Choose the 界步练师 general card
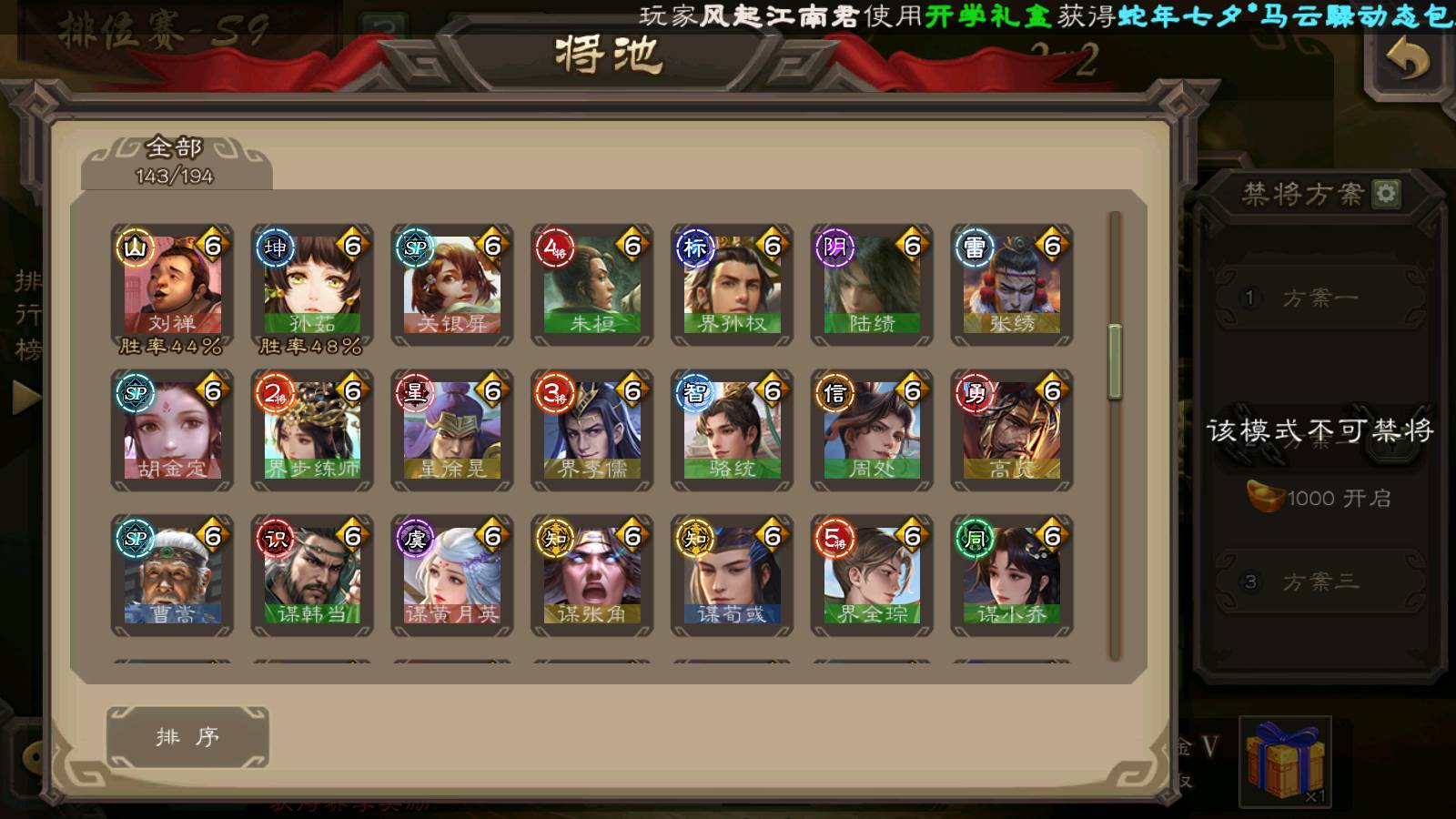The height and width of the screenshot is (819, 1456). click(x=312, y=431)
